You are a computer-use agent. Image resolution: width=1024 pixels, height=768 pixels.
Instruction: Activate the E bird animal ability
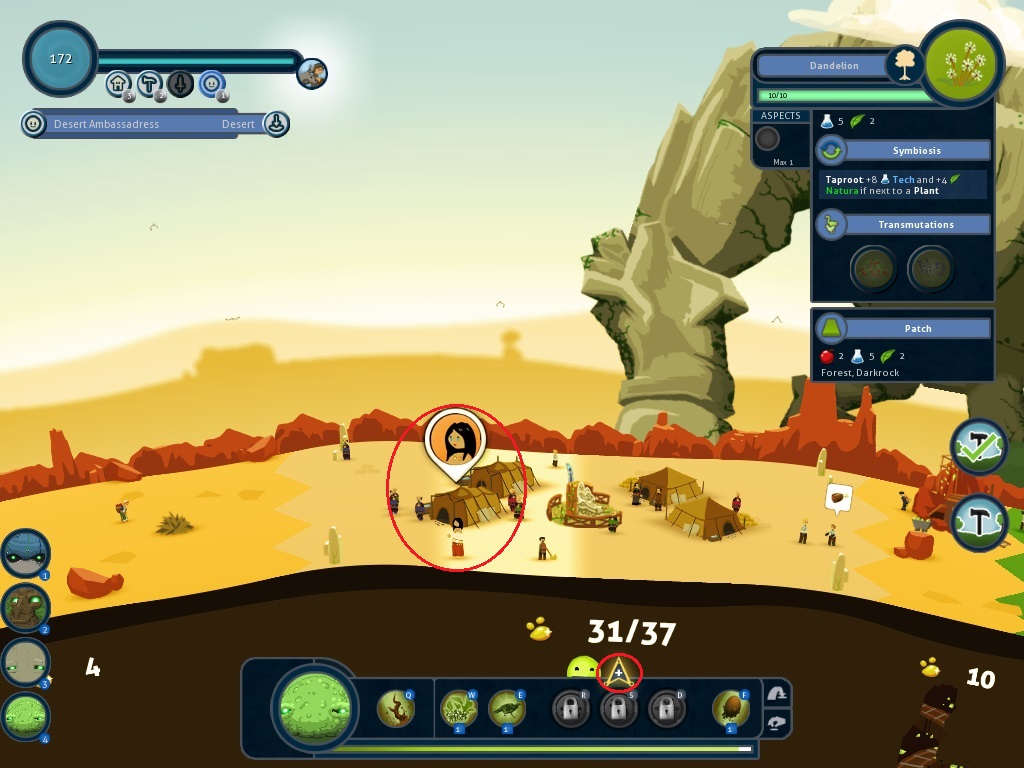pyautogui.click(x=507, y=709)
